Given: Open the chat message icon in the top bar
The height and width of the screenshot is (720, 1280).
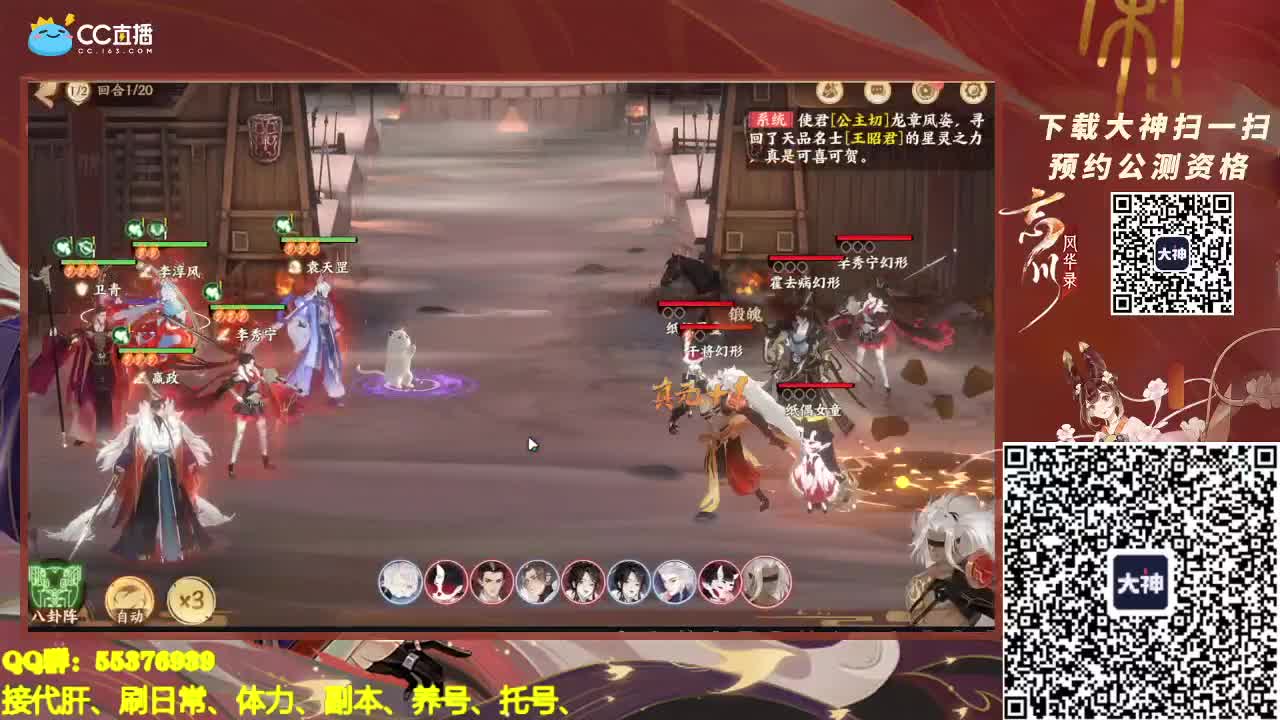Looking at the screenshot, I should [x=876, y=91].
